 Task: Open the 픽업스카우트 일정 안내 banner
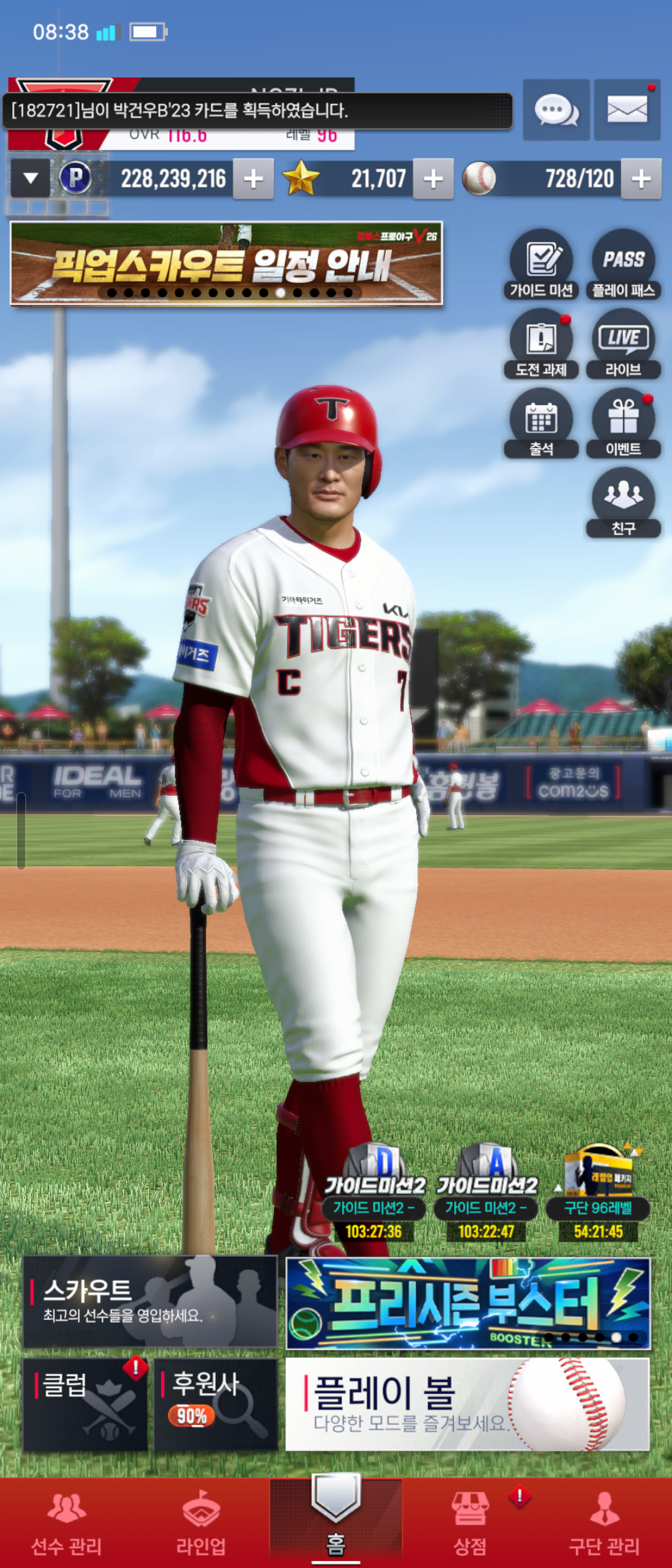click(226, 264)
